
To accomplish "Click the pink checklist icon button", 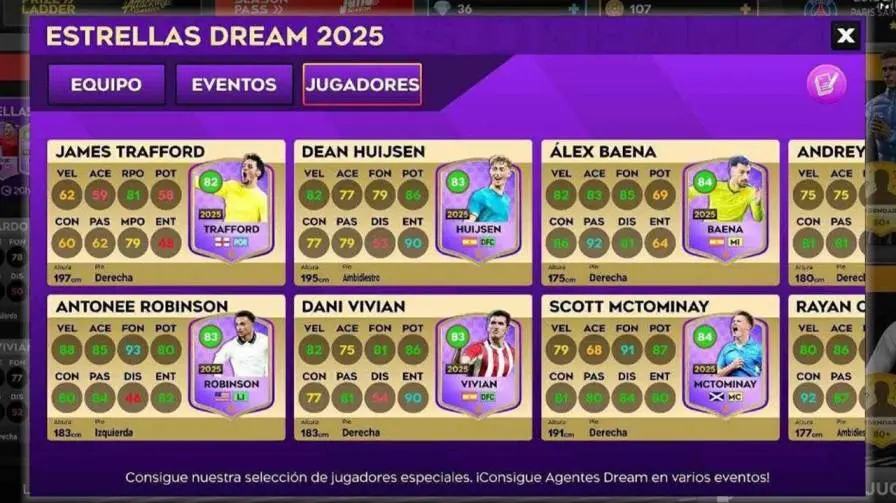I will [x=826, y=83].
